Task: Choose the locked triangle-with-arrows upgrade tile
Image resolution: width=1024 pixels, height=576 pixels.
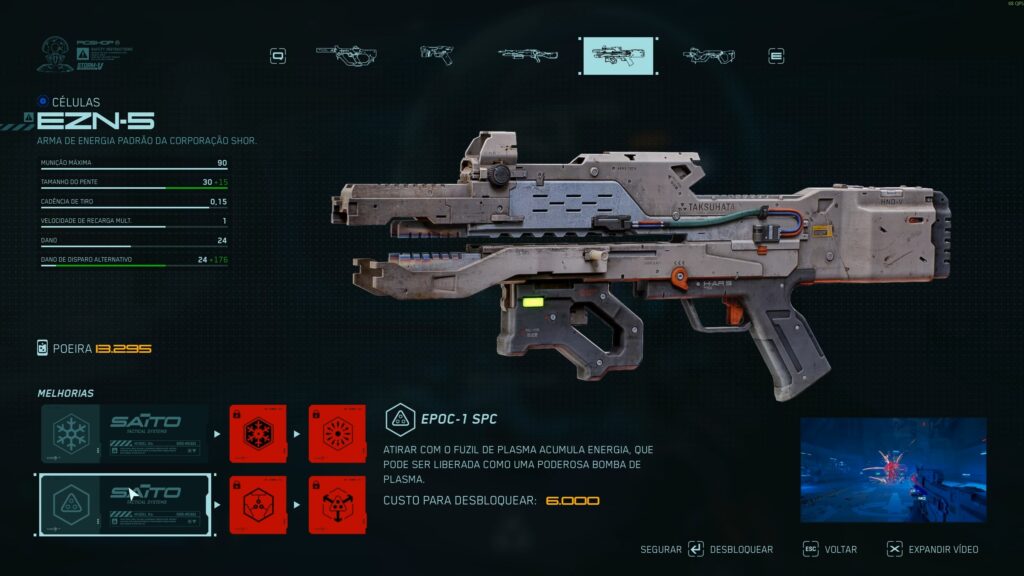Action: (x=337, y=505)
